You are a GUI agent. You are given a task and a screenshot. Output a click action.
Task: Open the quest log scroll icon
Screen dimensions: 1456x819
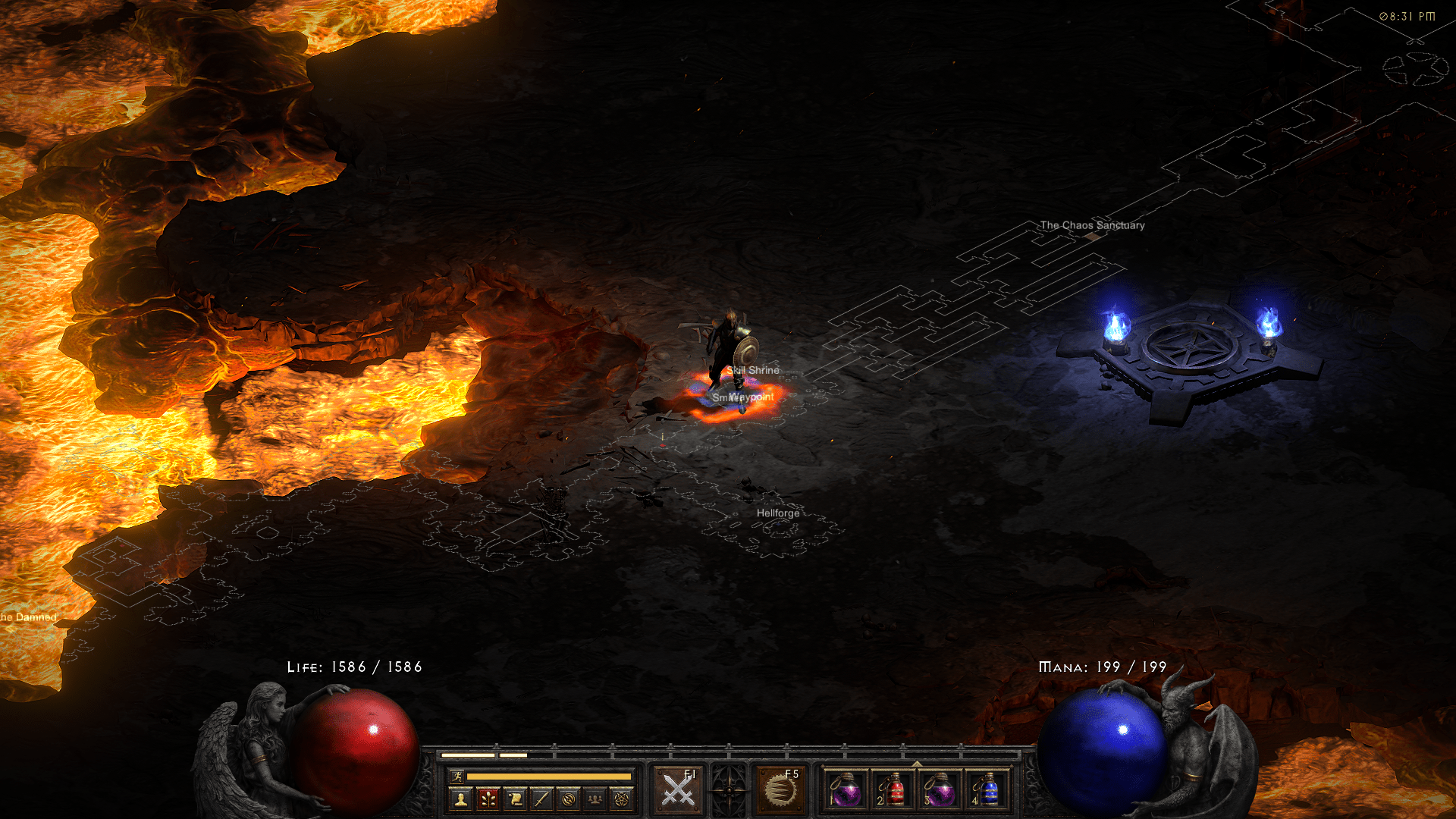515,799
